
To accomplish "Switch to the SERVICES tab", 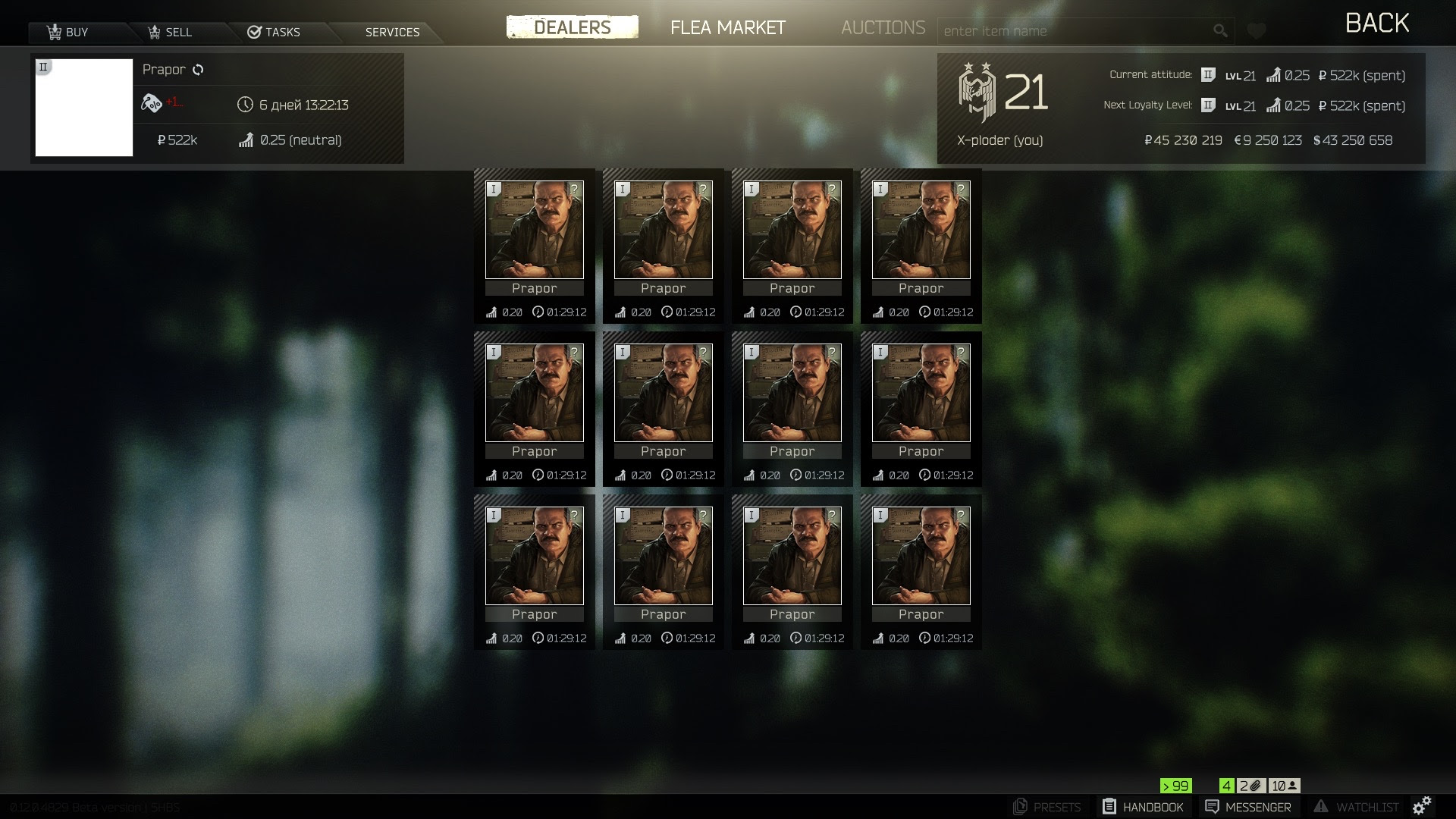I will [x=391, y=31].
